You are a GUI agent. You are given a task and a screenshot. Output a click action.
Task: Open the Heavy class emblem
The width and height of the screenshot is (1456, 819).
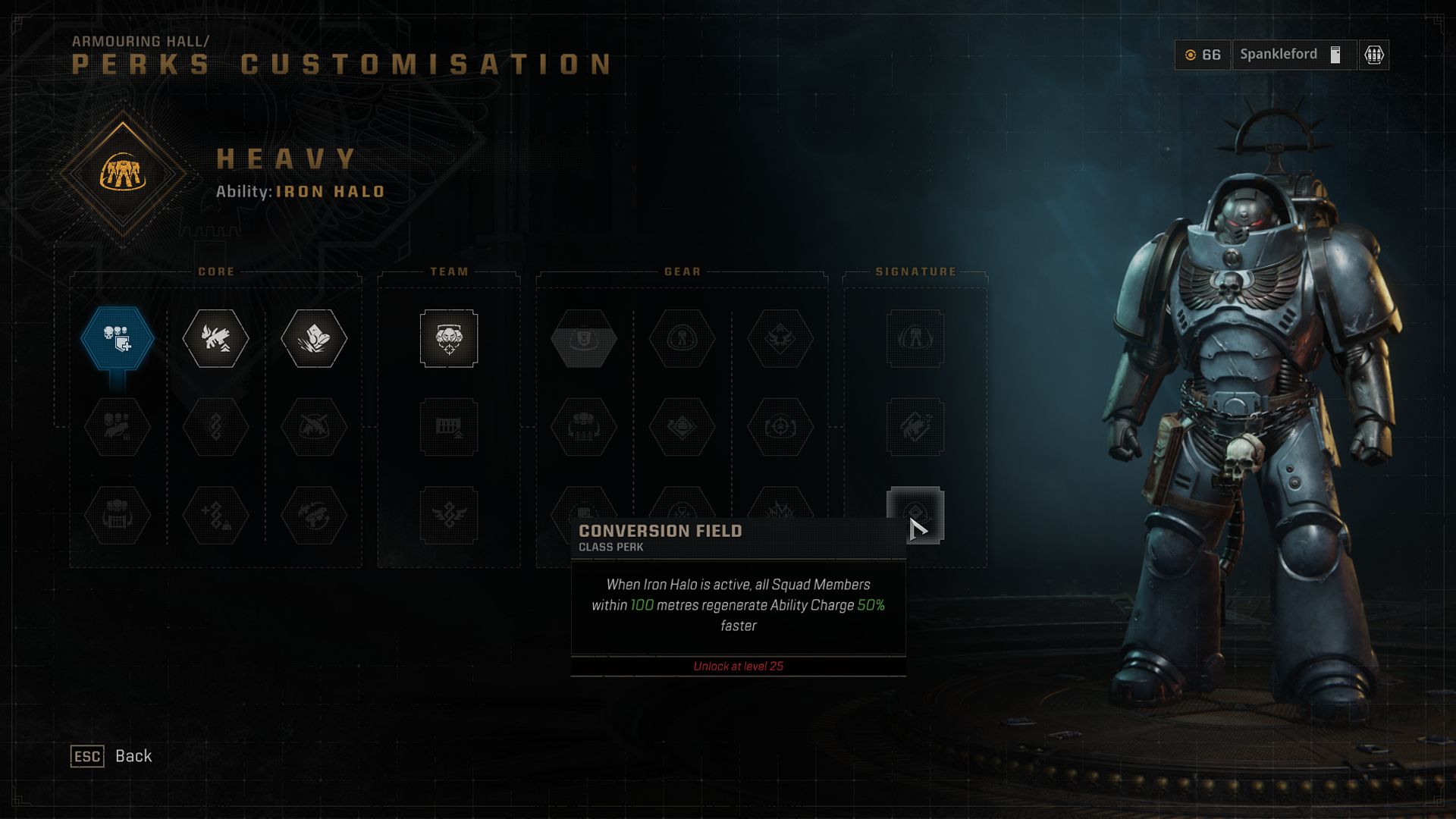(x=123, y=174)
